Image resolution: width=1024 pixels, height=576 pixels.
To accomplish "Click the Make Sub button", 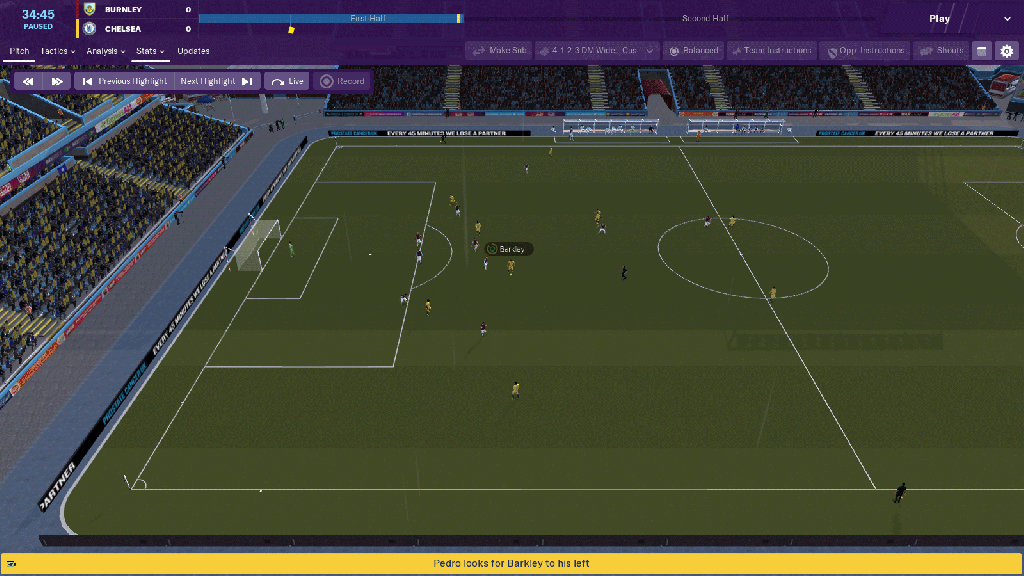I will point(497,50).
